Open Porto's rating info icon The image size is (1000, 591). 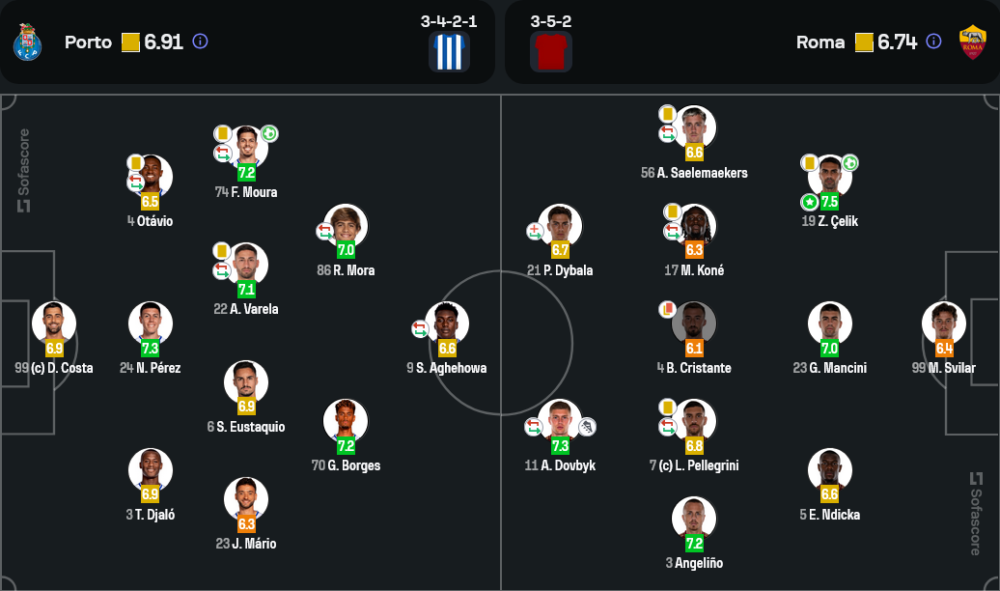(x=200, y=42)
